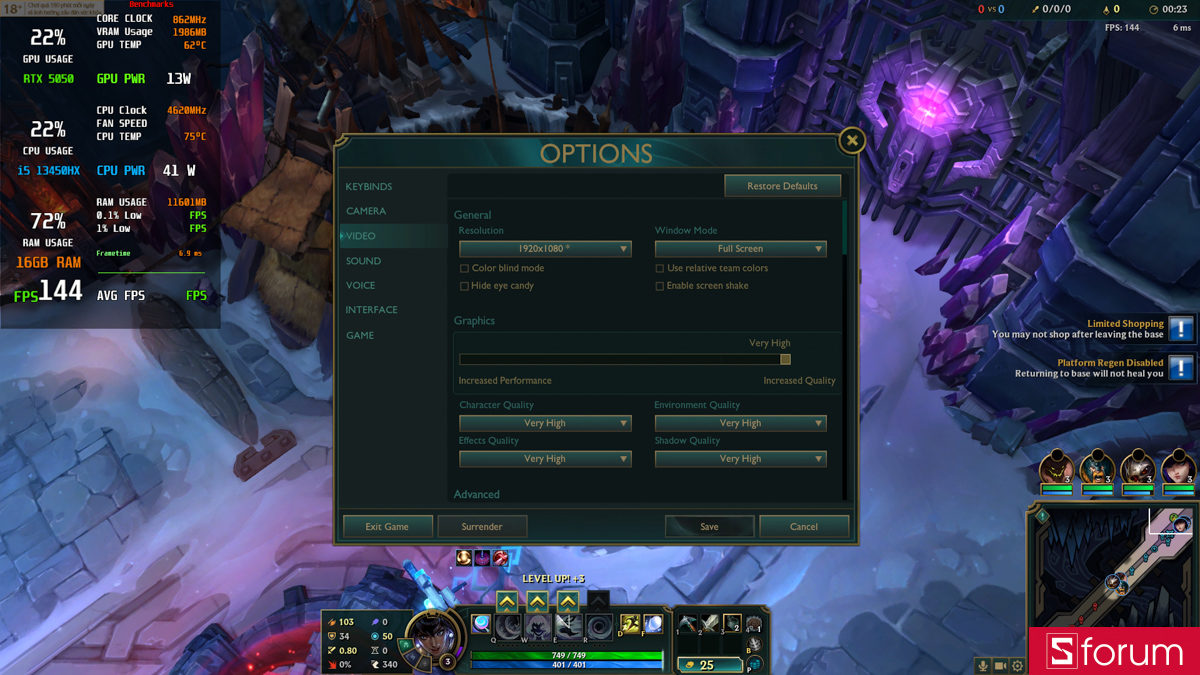1200x675 pixels.
Task: Toggle the Hide eye candy checkbox
Action: tap(464, 286)
